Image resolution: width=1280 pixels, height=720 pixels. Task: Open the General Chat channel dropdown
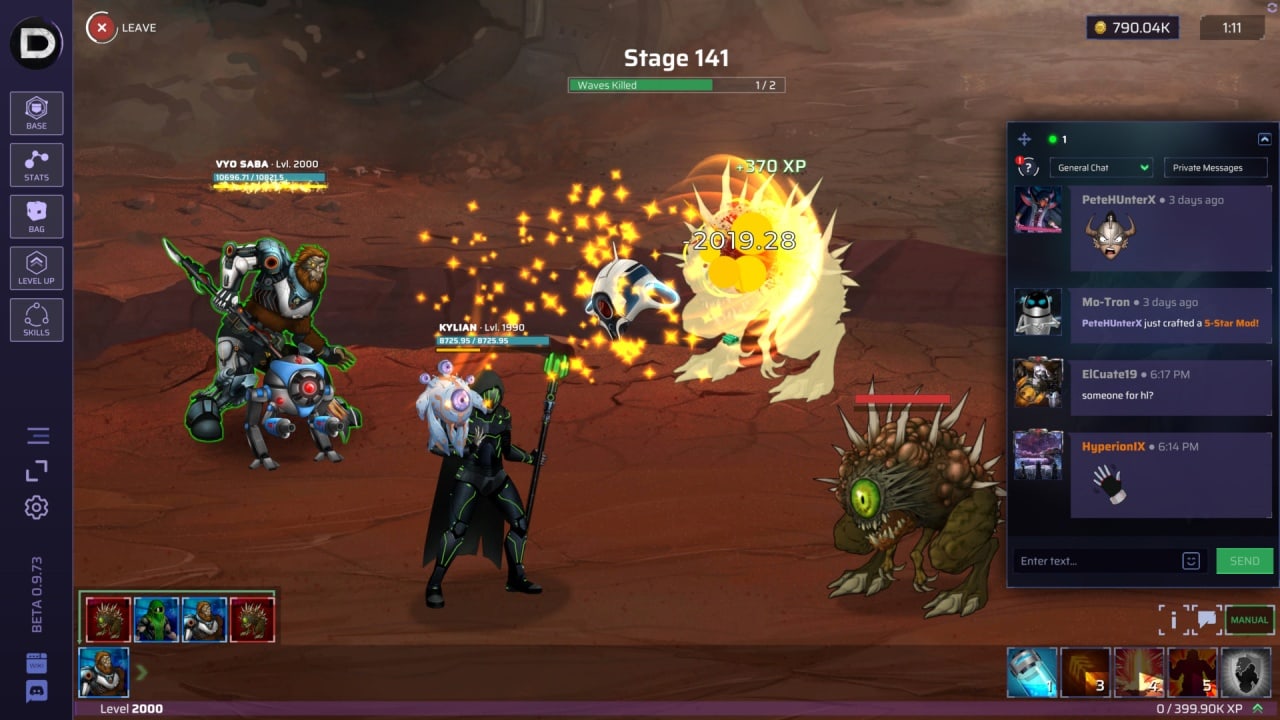click(1101, 168)
